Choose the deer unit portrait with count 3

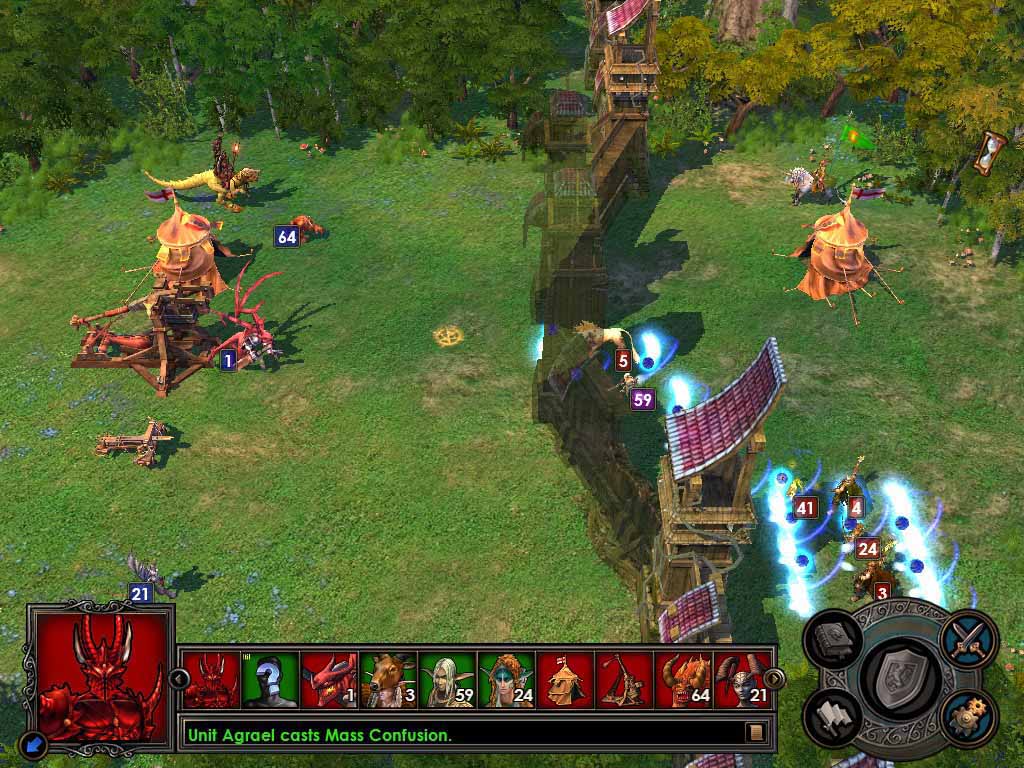coord(388,680)
